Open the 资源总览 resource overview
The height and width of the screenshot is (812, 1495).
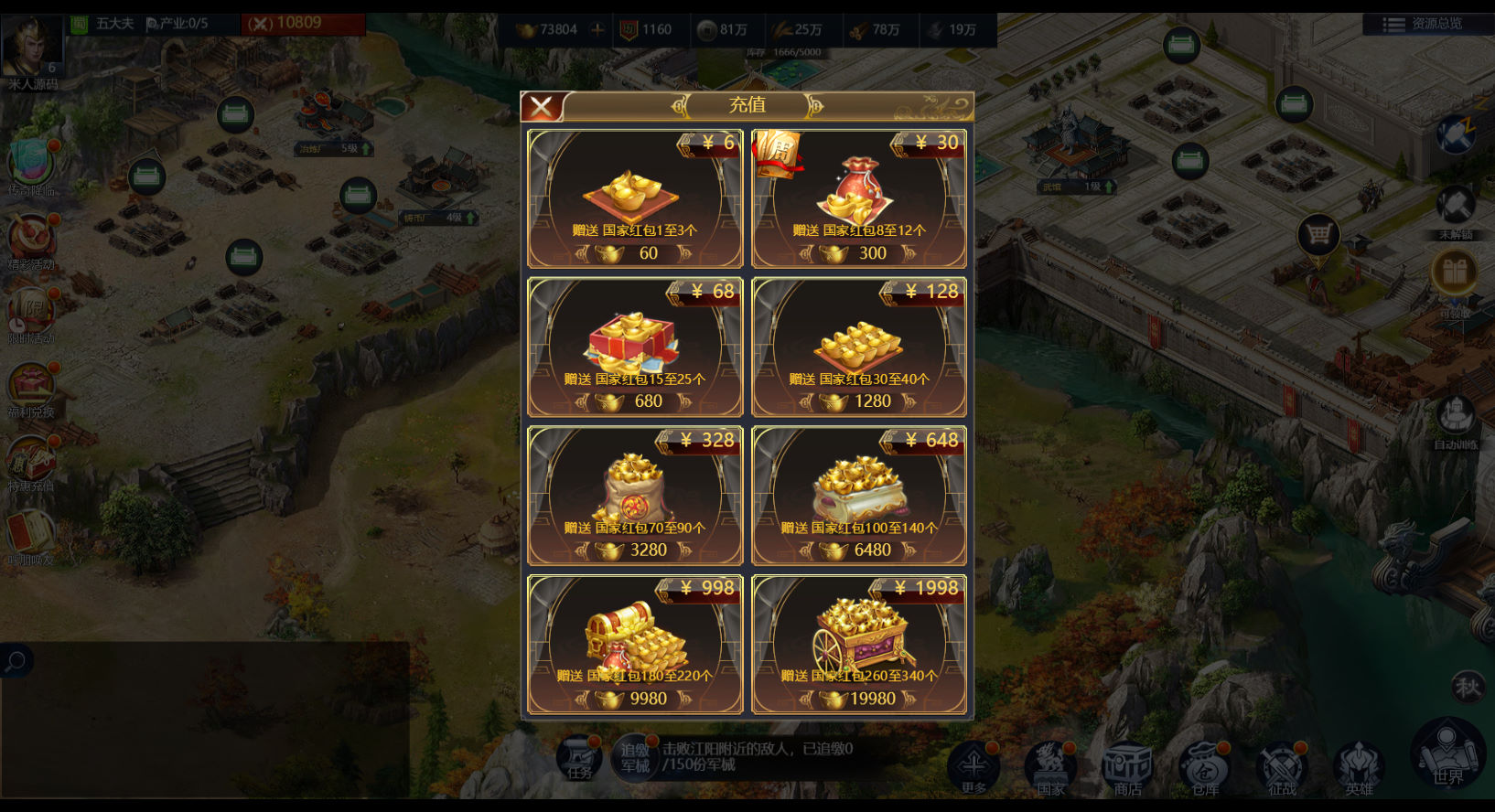1425,24
